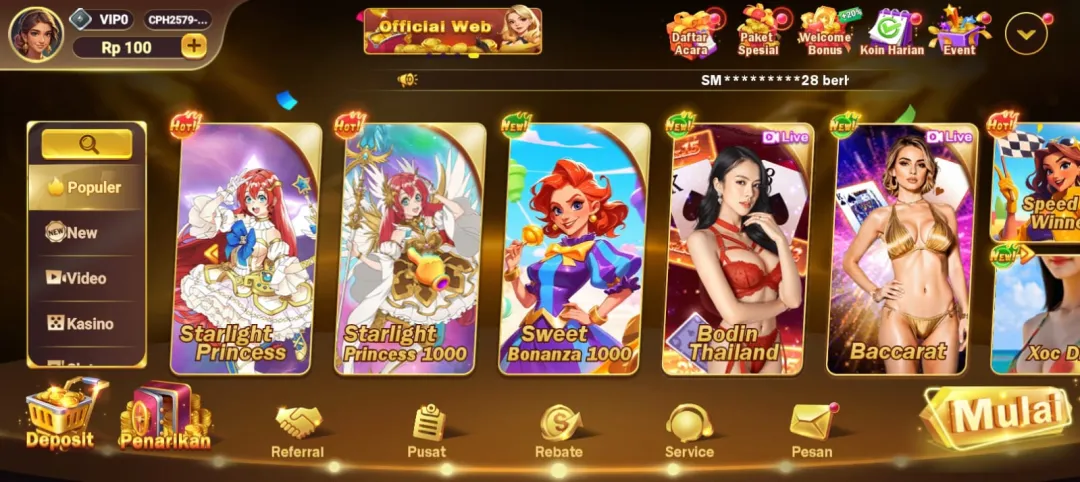Open Daftar Acara events list
Image resolution: width=1080 pixels, height=482 pixels.
click(691, 32)
